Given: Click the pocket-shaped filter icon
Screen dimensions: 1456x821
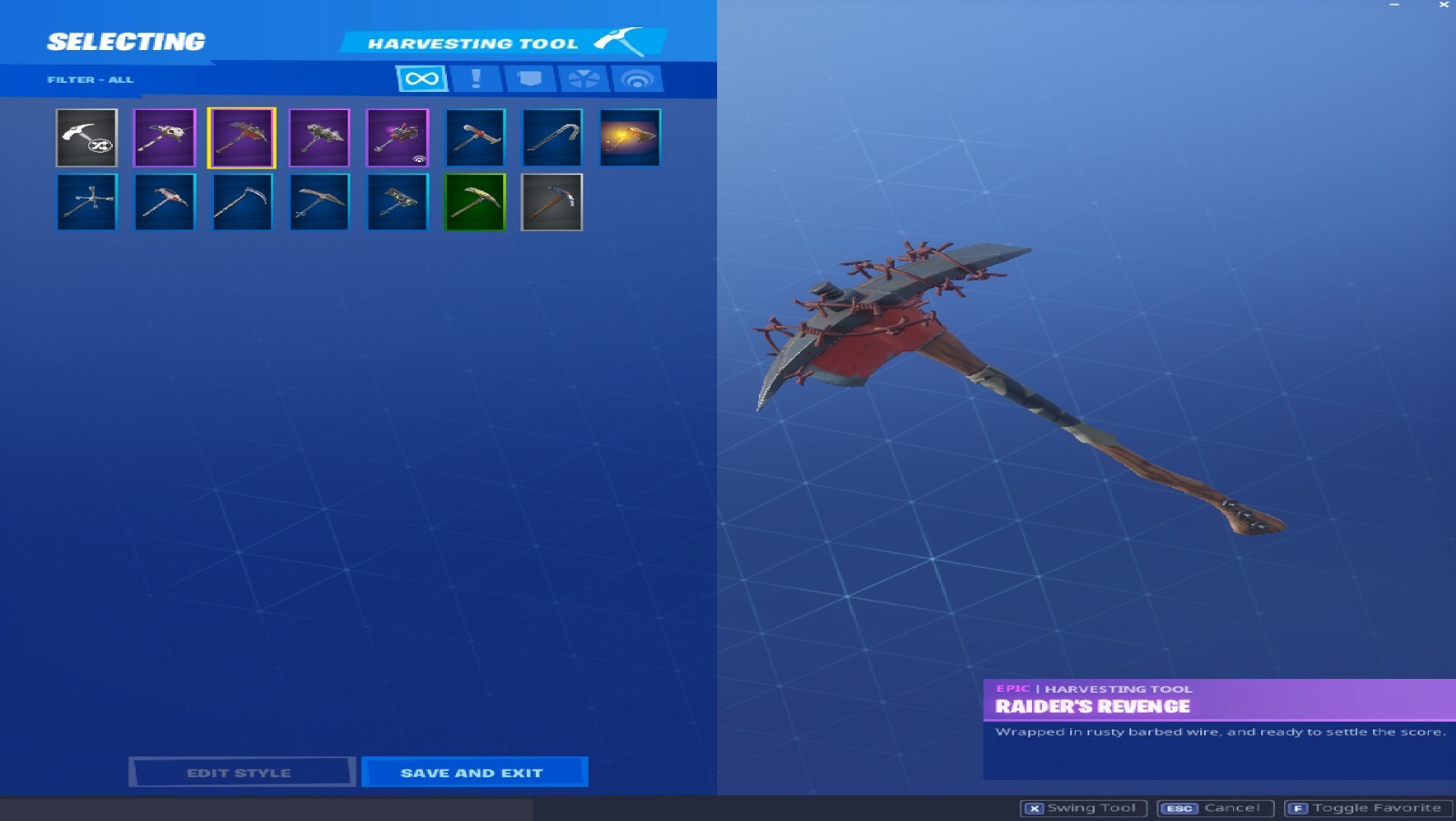Looking at the screenshot, I should [x=530, y=78].
